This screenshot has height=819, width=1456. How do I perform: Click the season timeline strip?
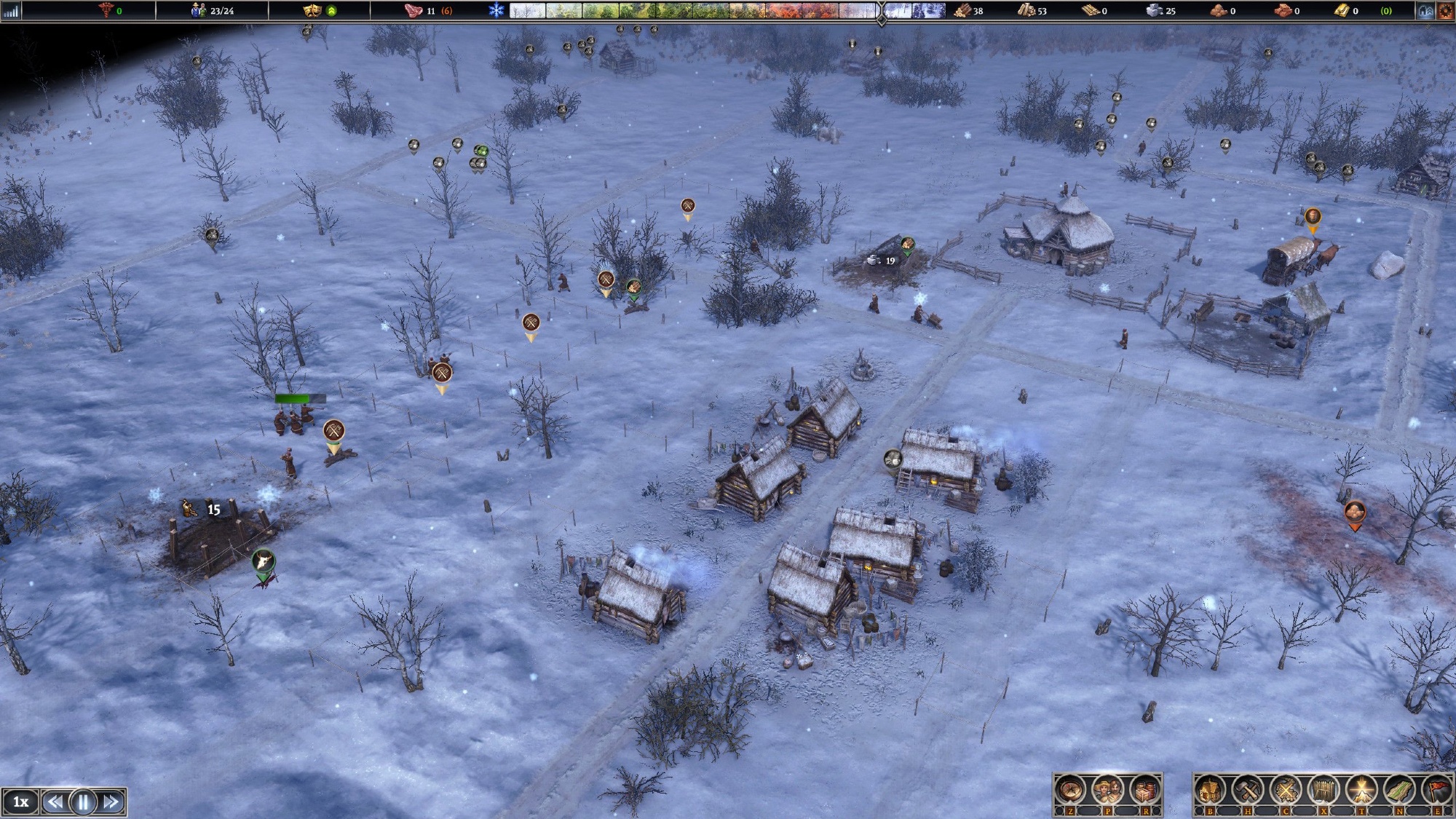tap(692, 11)
